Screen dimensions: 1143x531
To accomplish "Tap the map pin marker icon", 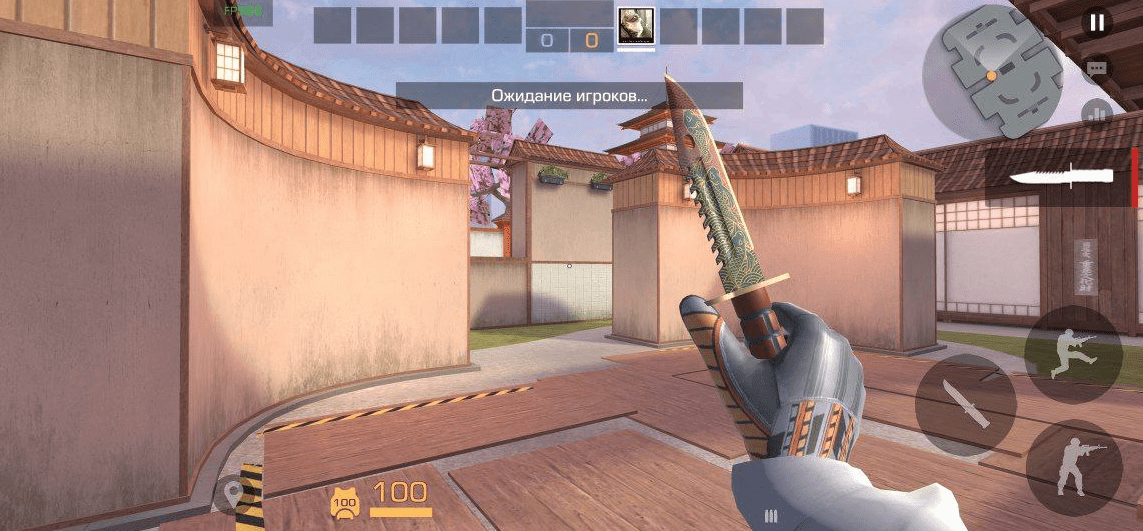I will coord(235,494).
